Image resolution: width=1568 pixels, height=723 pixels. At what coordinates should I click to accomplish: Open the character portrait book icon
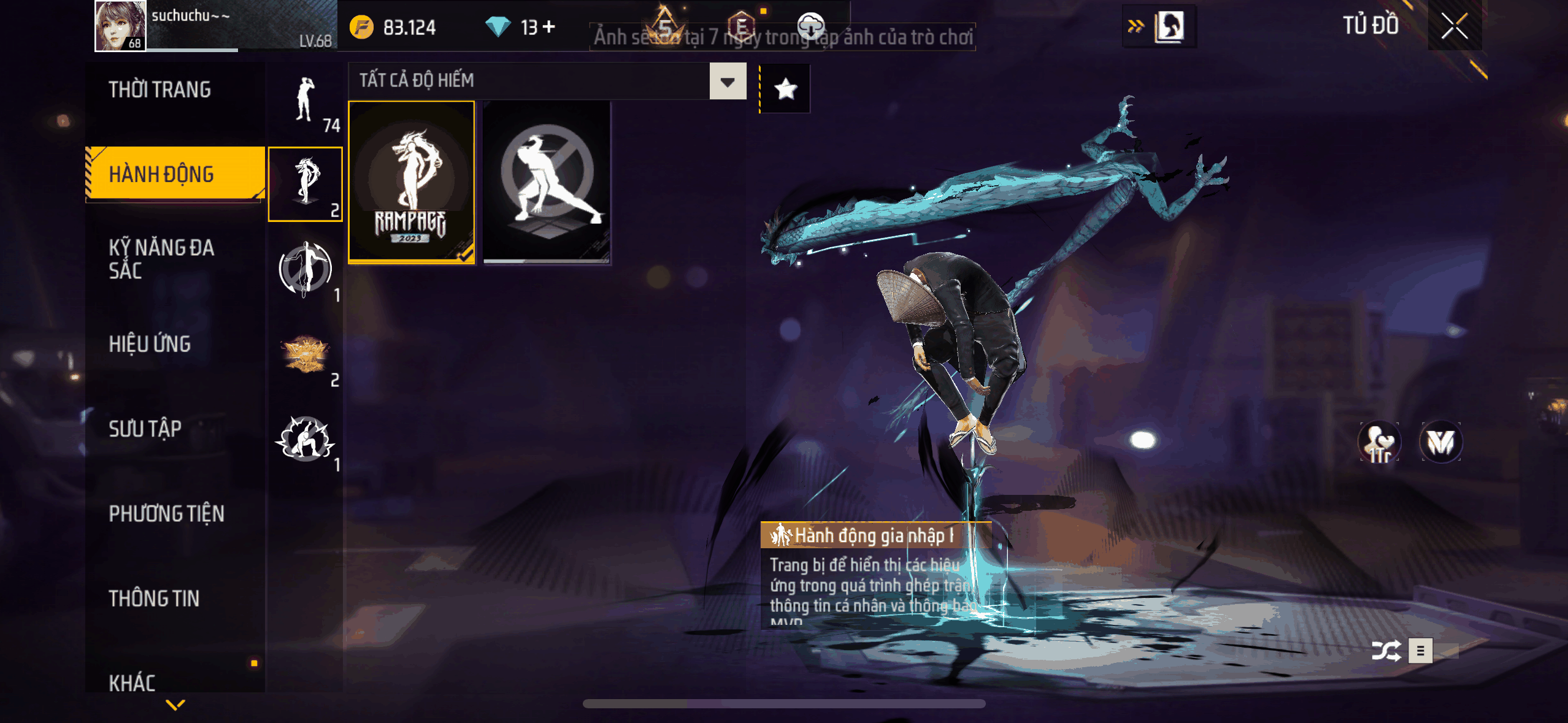pyautogui.click(x=1169, y=26)
